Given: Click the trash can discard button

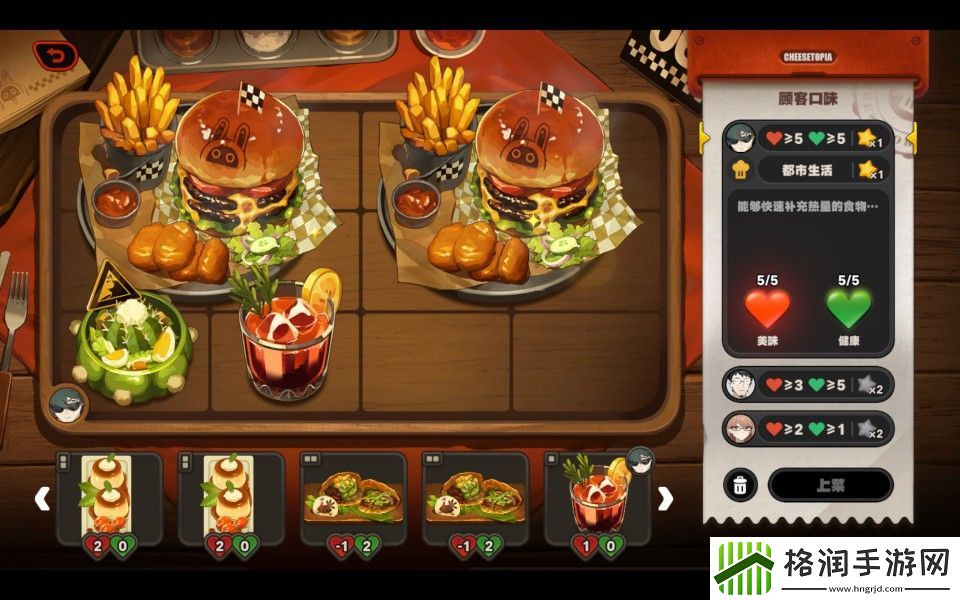Looking at the screenshot, I should (x=739, y=485).
